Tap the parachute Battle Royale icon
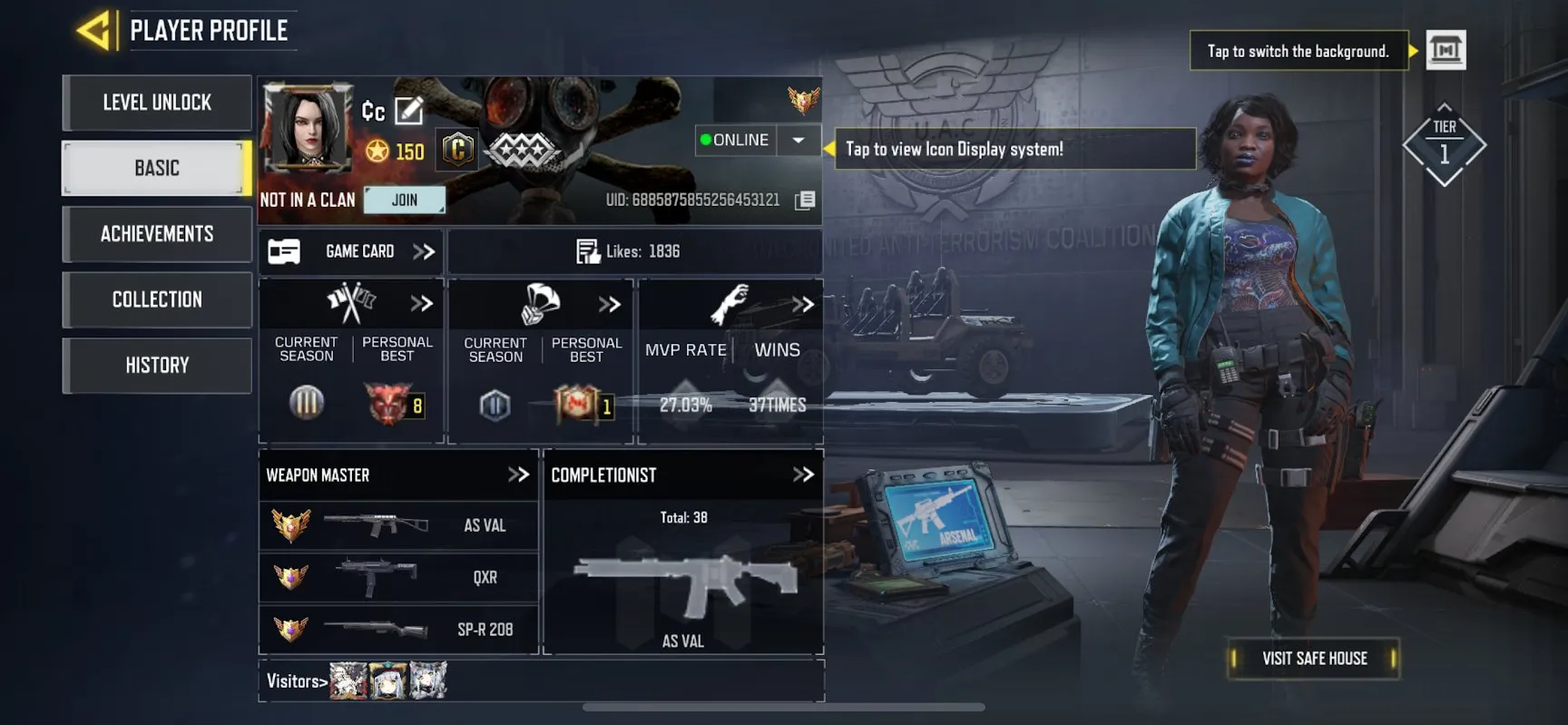This screenshot has height=725, width=1568. click(x=540, y=303)
